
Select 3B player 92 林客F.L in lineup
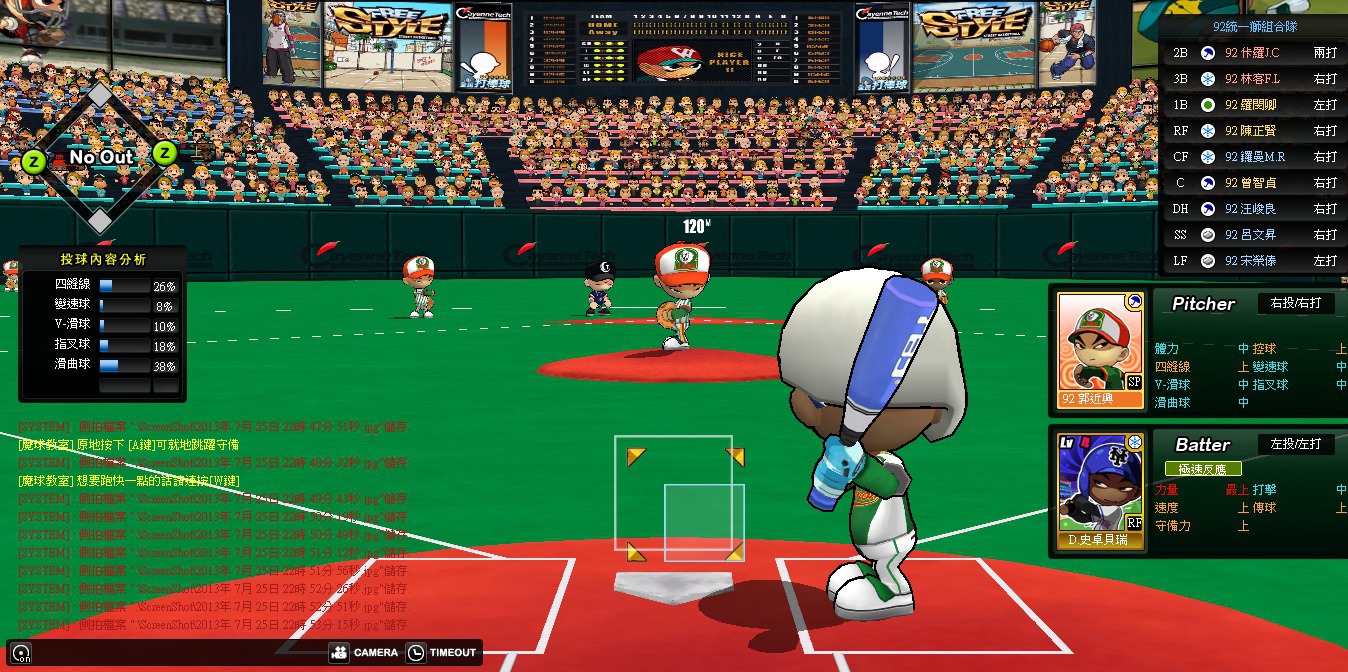click(x=1257, y=79)
